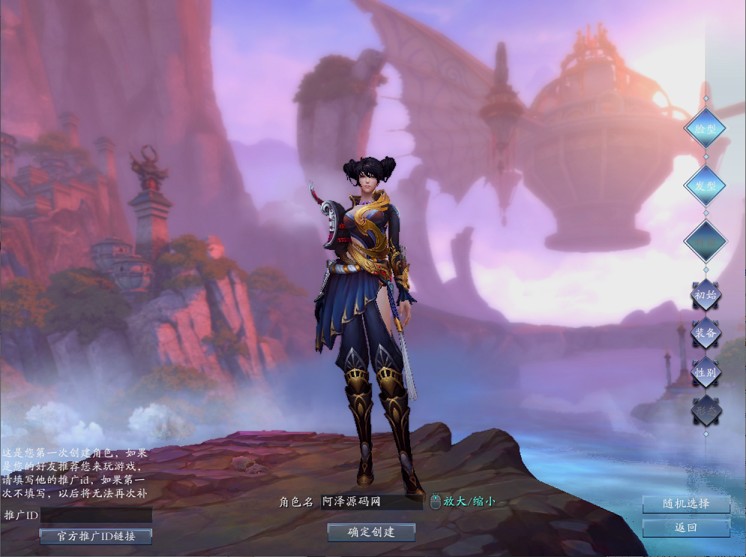Click the greyed-out diamond below 性别
This screenshot has height=557, width=746.
point(706,410)
